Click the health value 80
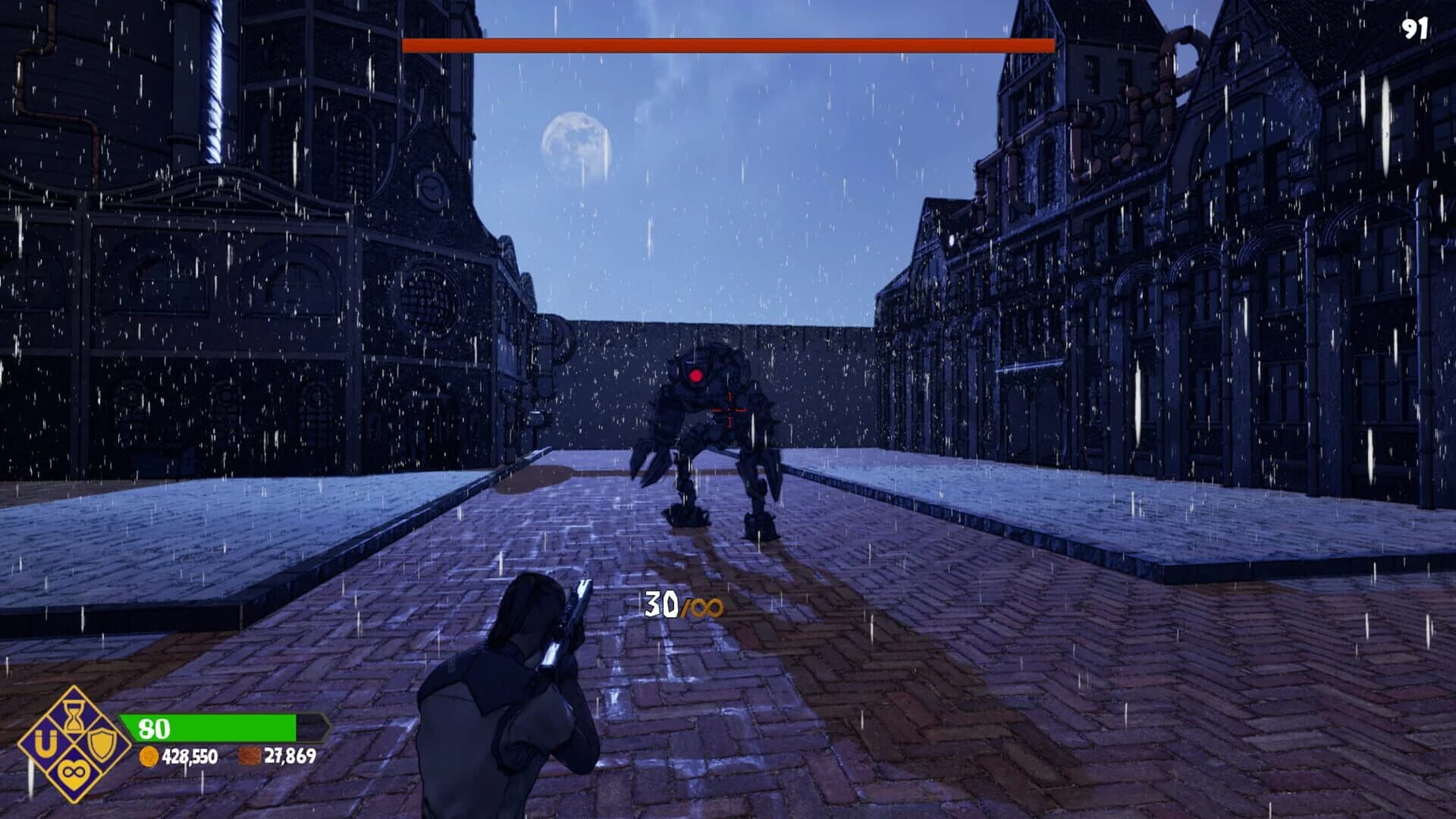 [154, 727]
